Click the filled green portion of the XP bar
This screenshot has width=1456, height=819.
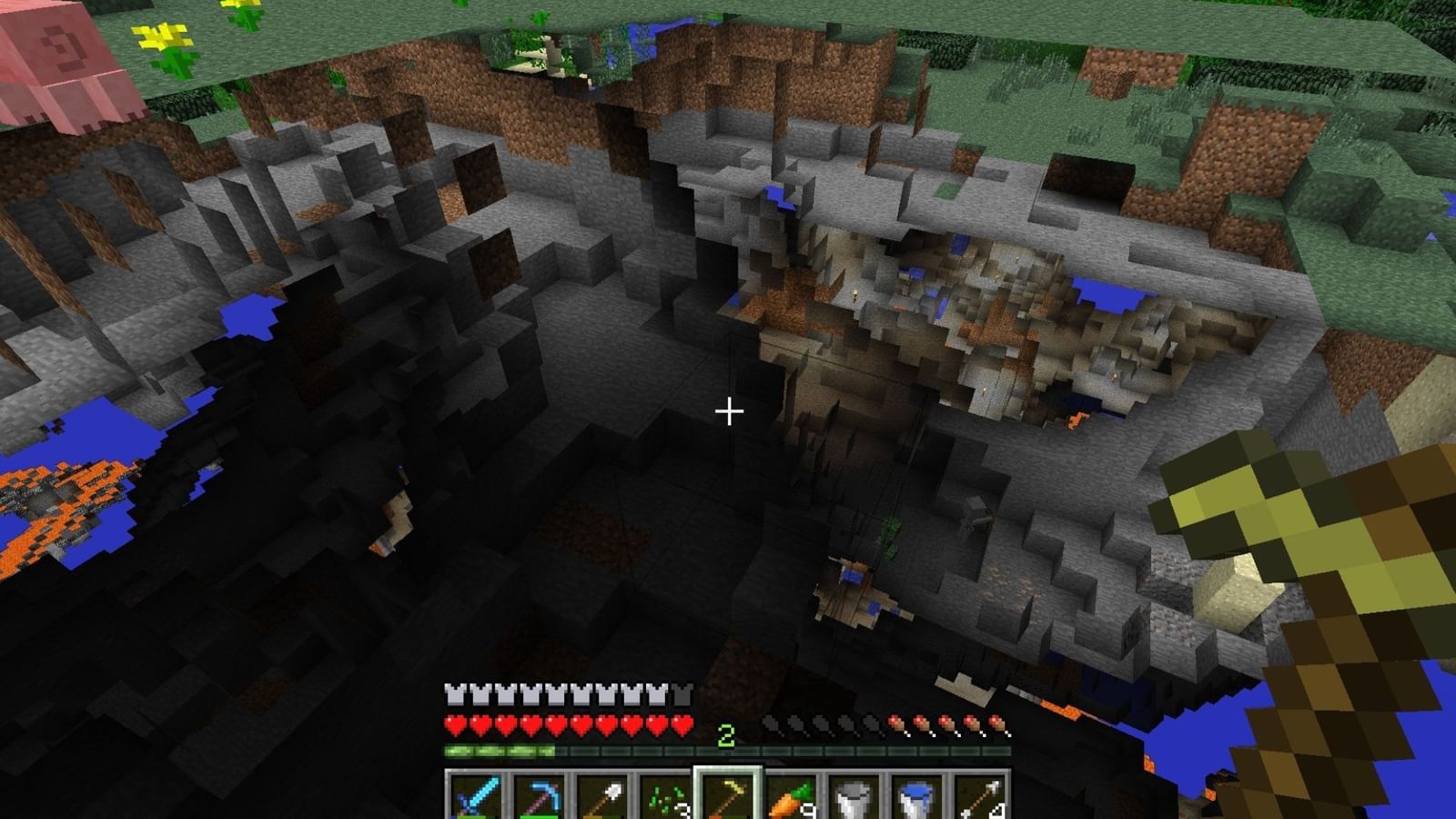pos(500,750)
